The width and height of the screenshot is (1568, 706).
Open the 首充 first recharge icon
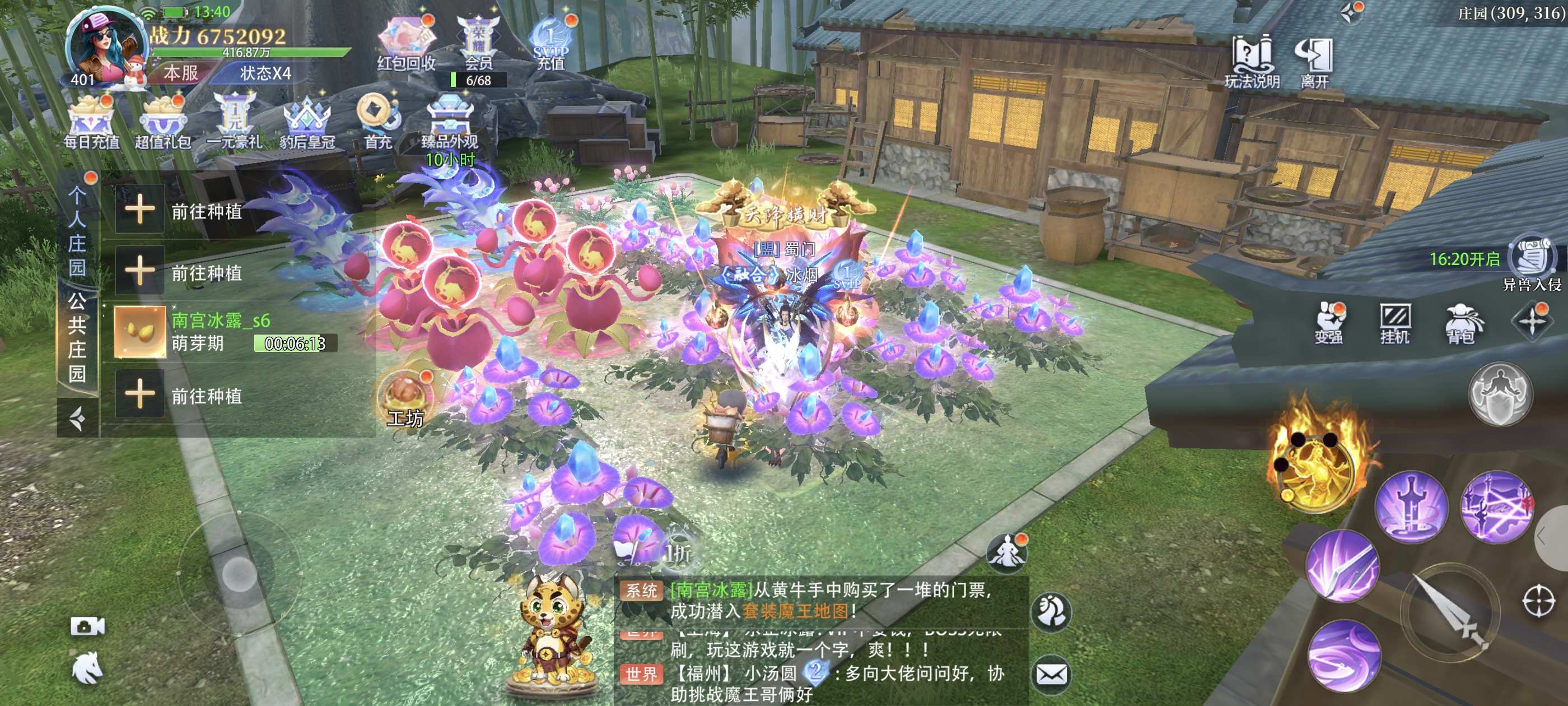(x=378, y=122)
